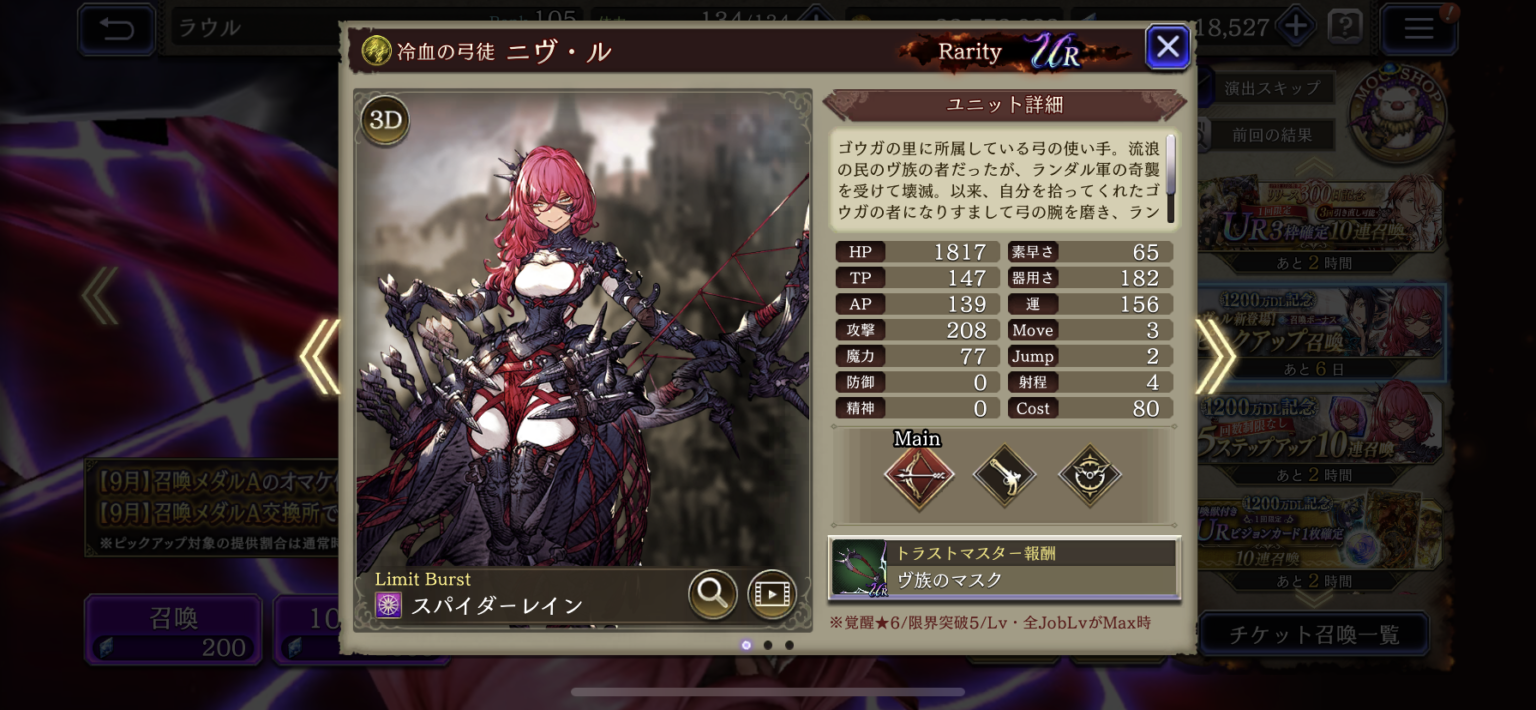Add more currency with the plus button
This screenshot has height=710, width=1536.
[1296, 27]
